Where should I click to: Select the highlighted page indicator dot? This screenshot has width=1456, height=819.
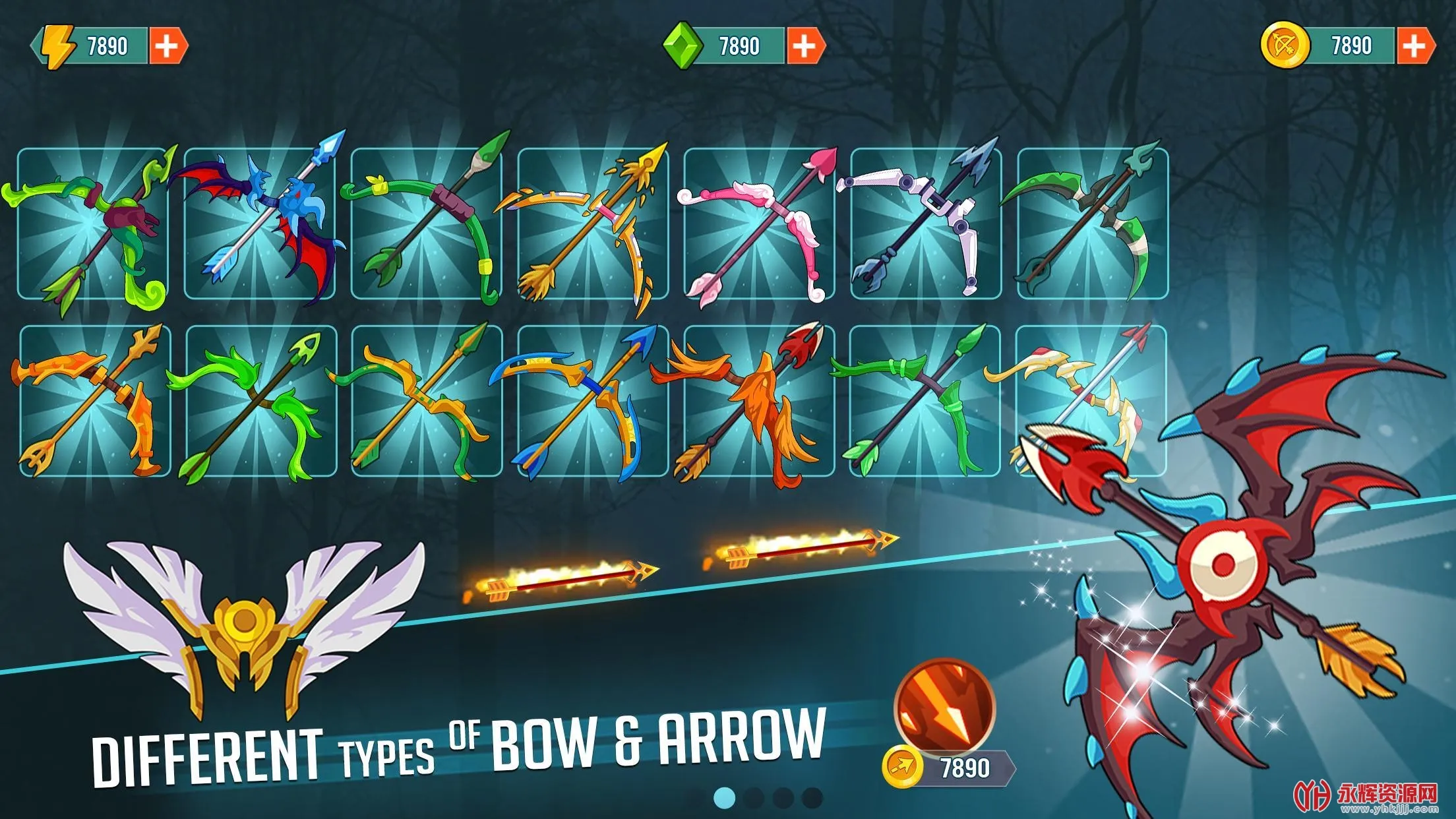coord(724,798)
